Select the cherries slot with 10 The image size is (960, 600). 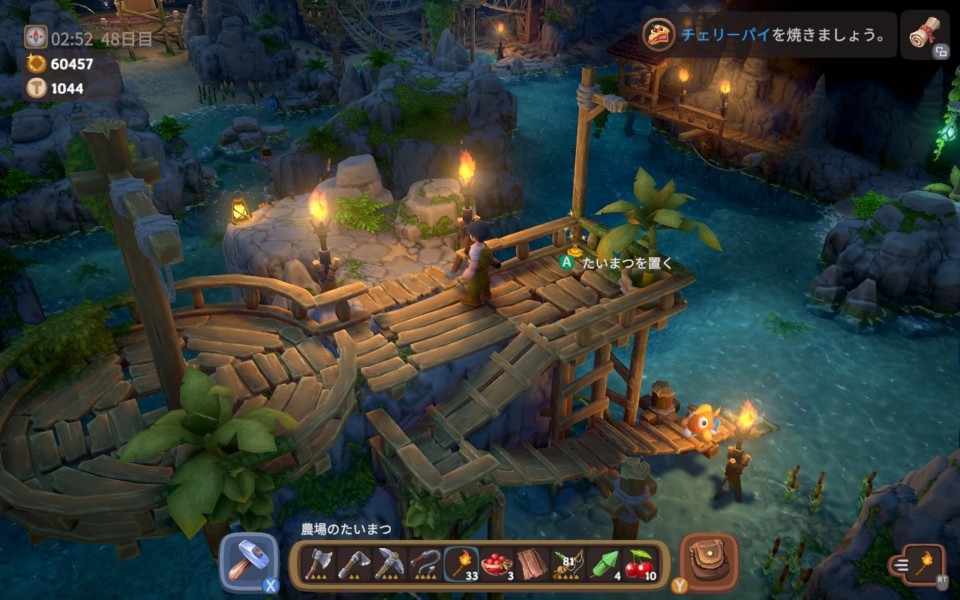click(x=640, y=566)
